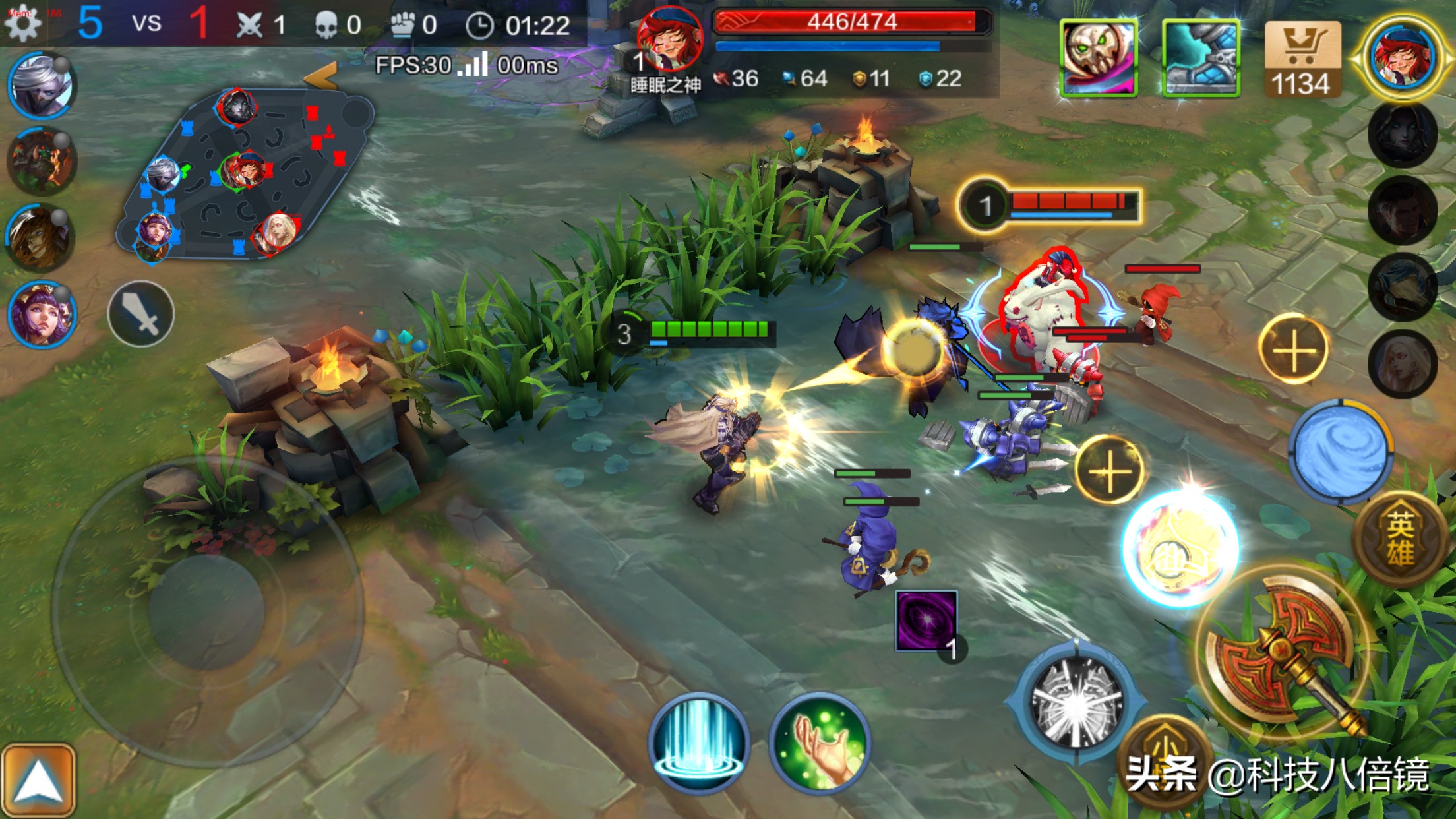Screen dimensions: 1456x819
Task: Activate the glowing golden flame skill
Action: click(1180, 549)
